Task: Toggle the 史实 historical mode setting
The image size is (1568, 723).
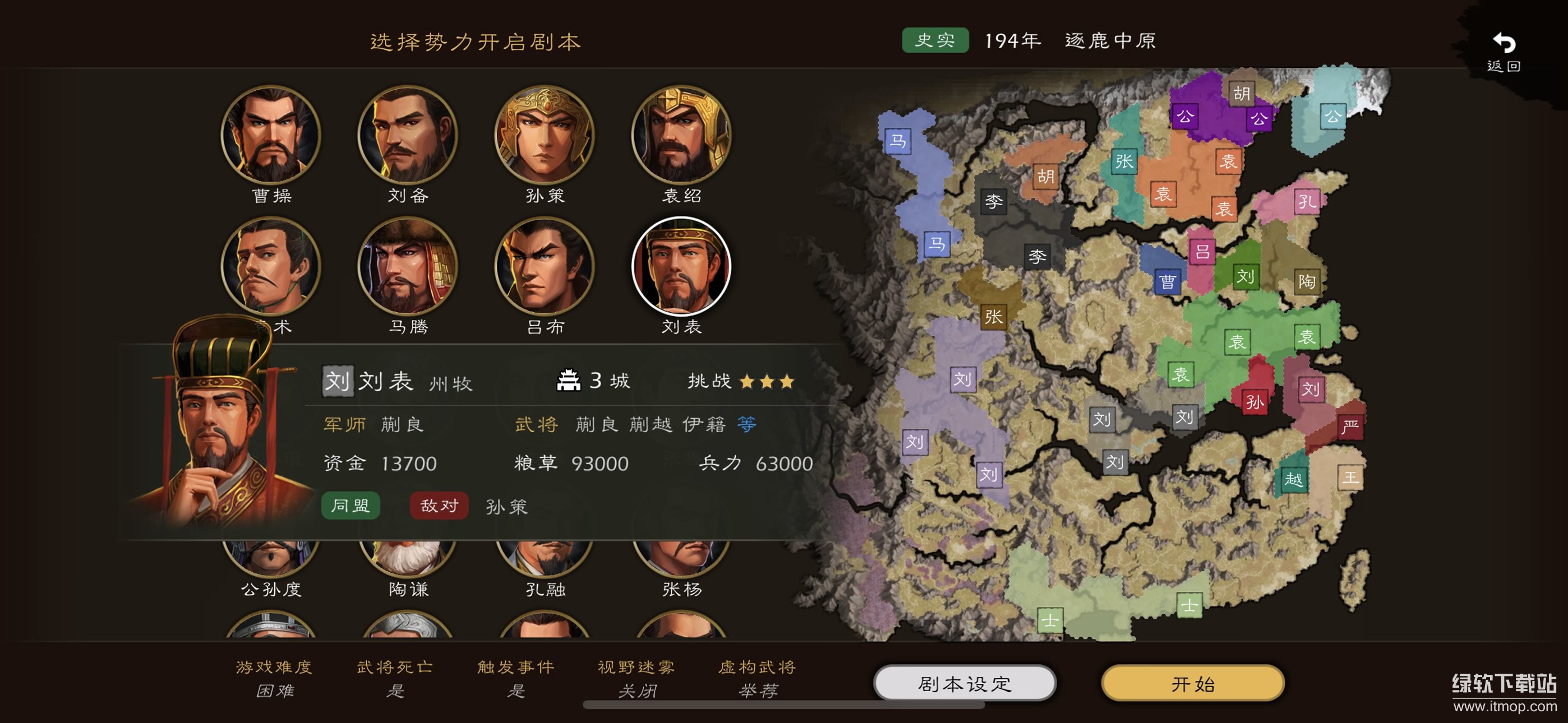Action: pyautogui.click(x=935, y=41)
